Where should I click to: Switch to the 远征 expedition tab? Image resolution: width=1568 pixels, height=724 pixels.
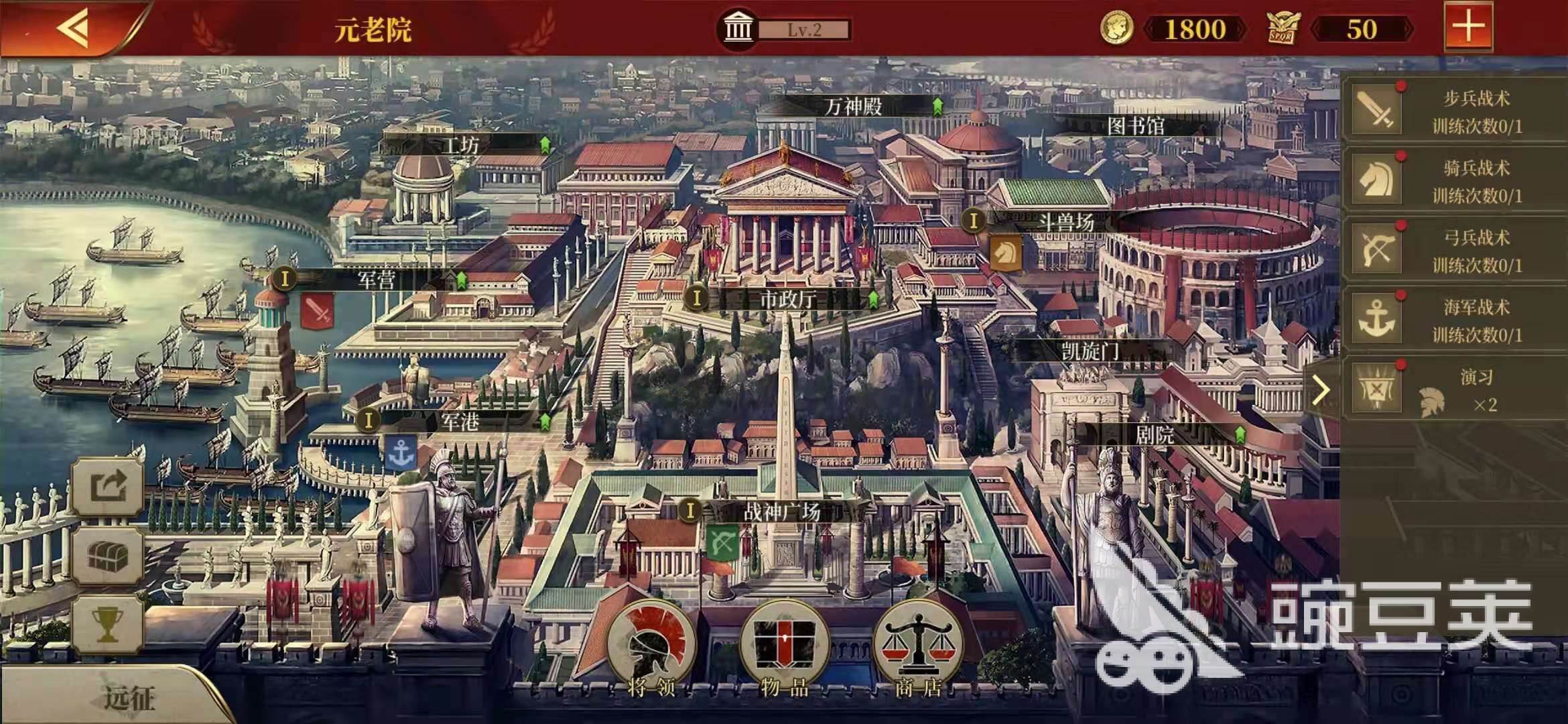[127, 699]
